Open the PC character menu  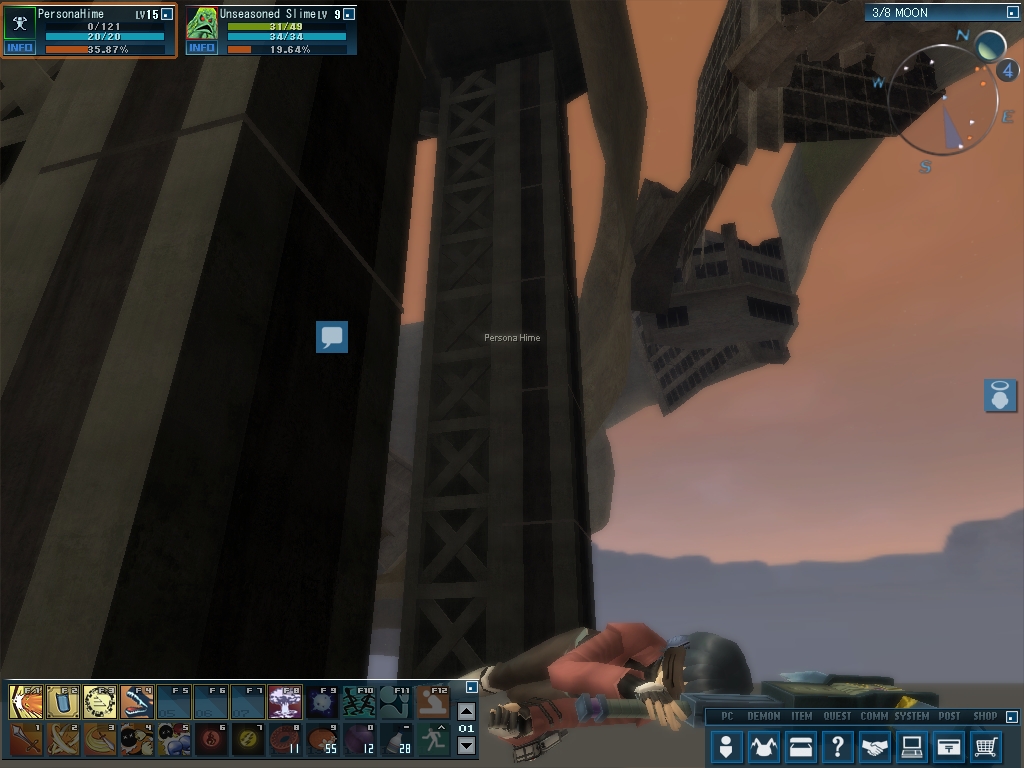pyautogui.click(x=727, y=746)
